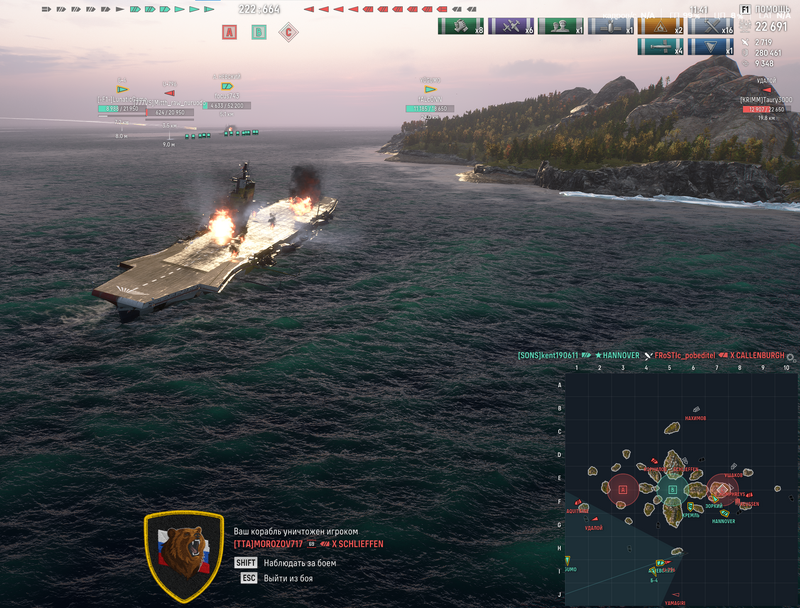Click the roaring bear emblem patch
The height and width of the screenshot is (608, 800).
pyautogui.click(x=183, y=557)
